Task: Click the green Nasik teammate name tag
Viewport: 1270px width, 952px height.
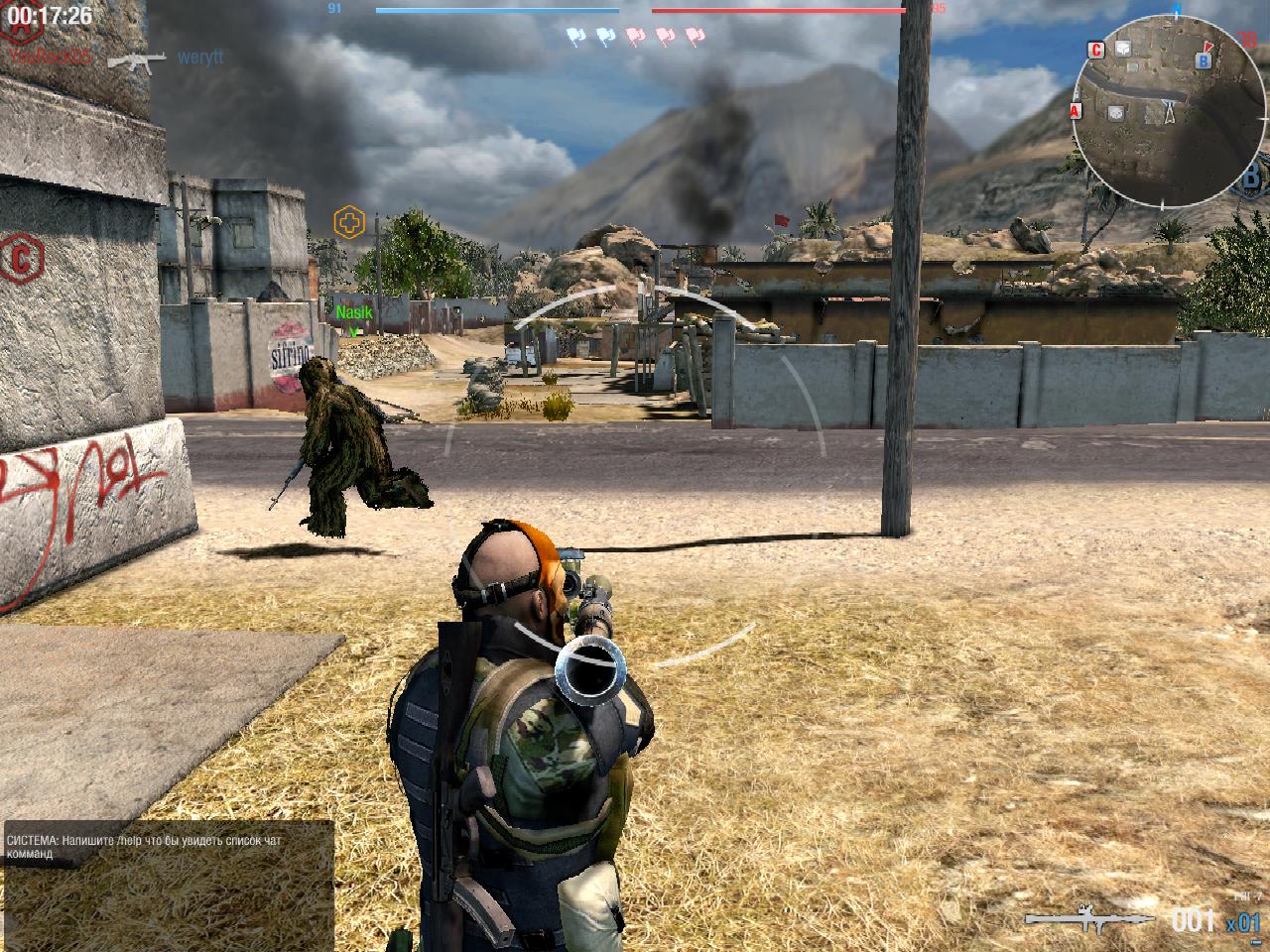Action: pyautogui.click(x=353, y=312)
